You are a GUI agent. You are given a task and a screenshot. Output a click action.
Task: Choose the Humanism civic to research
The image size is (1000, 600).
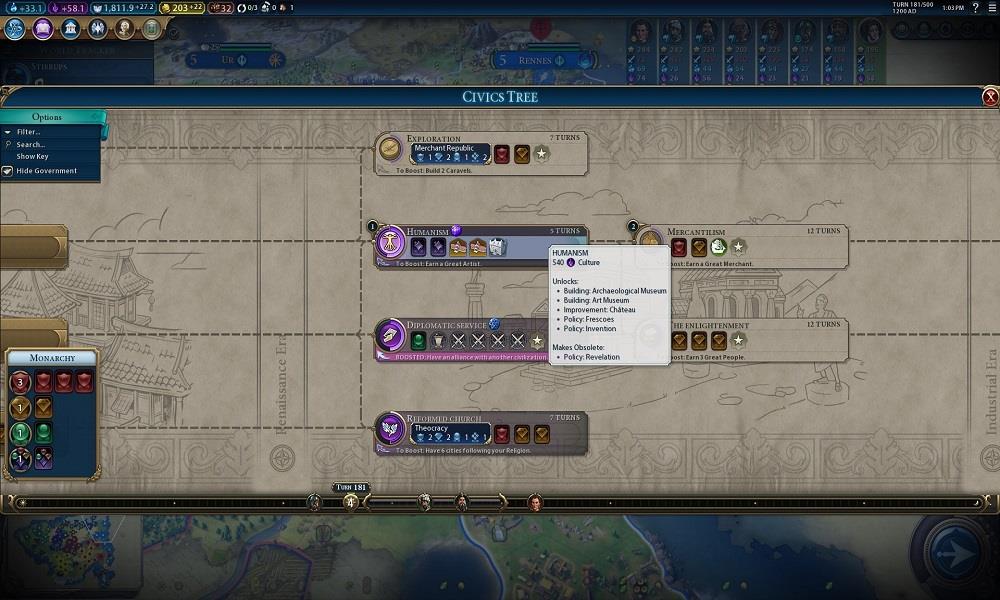point(390,244)
